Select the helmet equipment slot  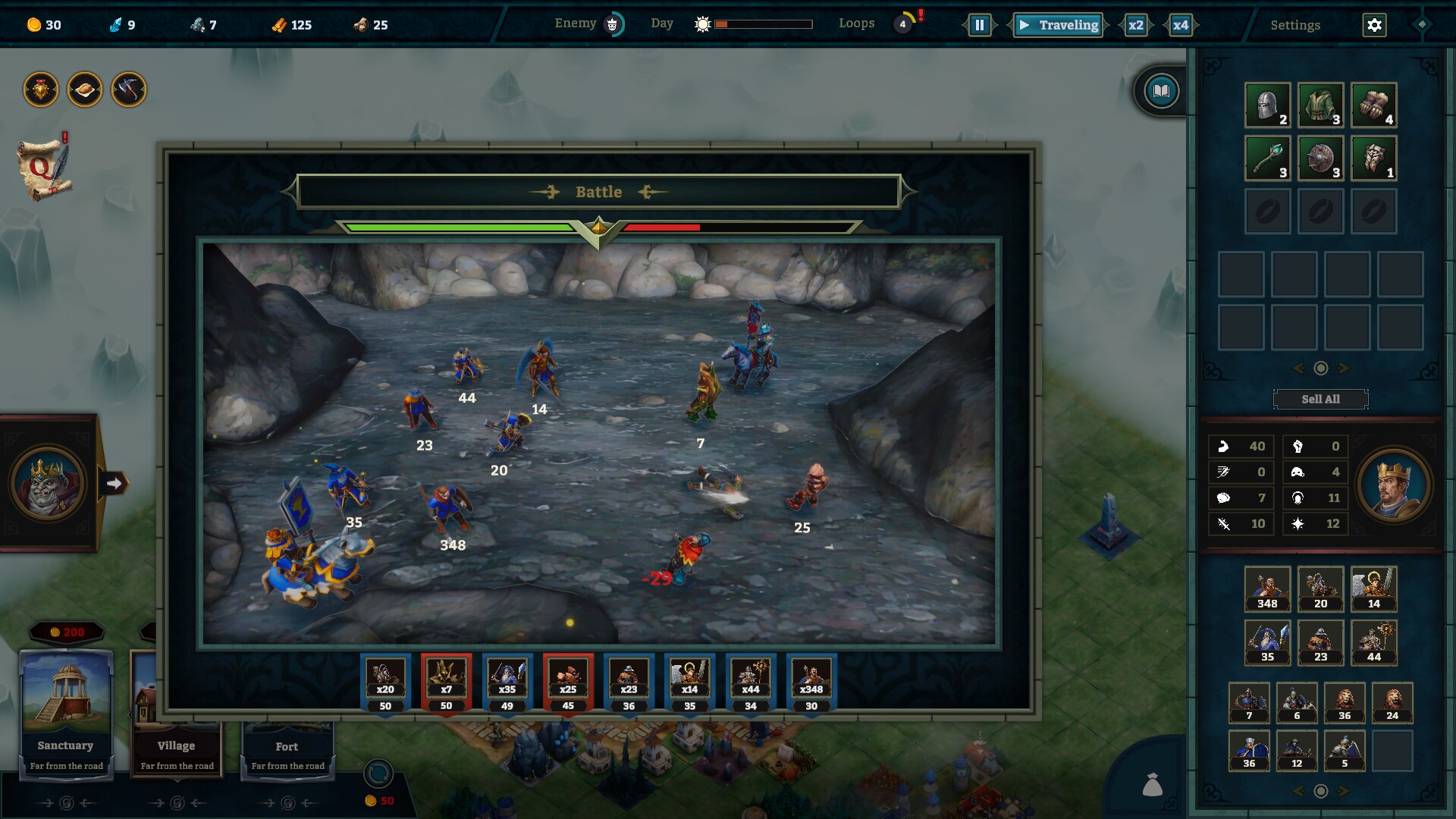[x=1267, y=105]
